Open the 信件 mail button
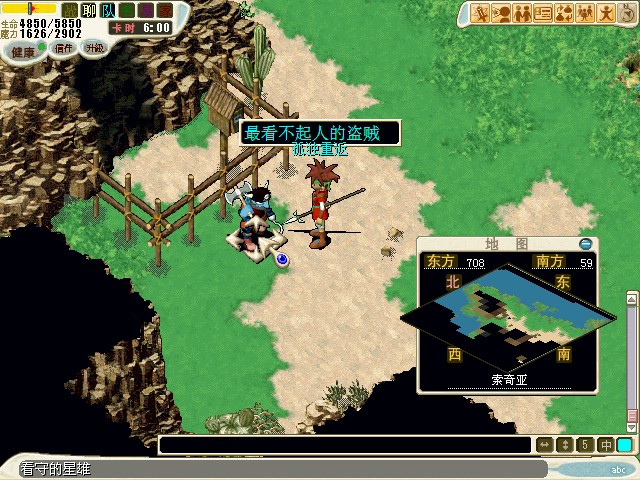This screenshot has height=480, width=640. click(63, 48)
